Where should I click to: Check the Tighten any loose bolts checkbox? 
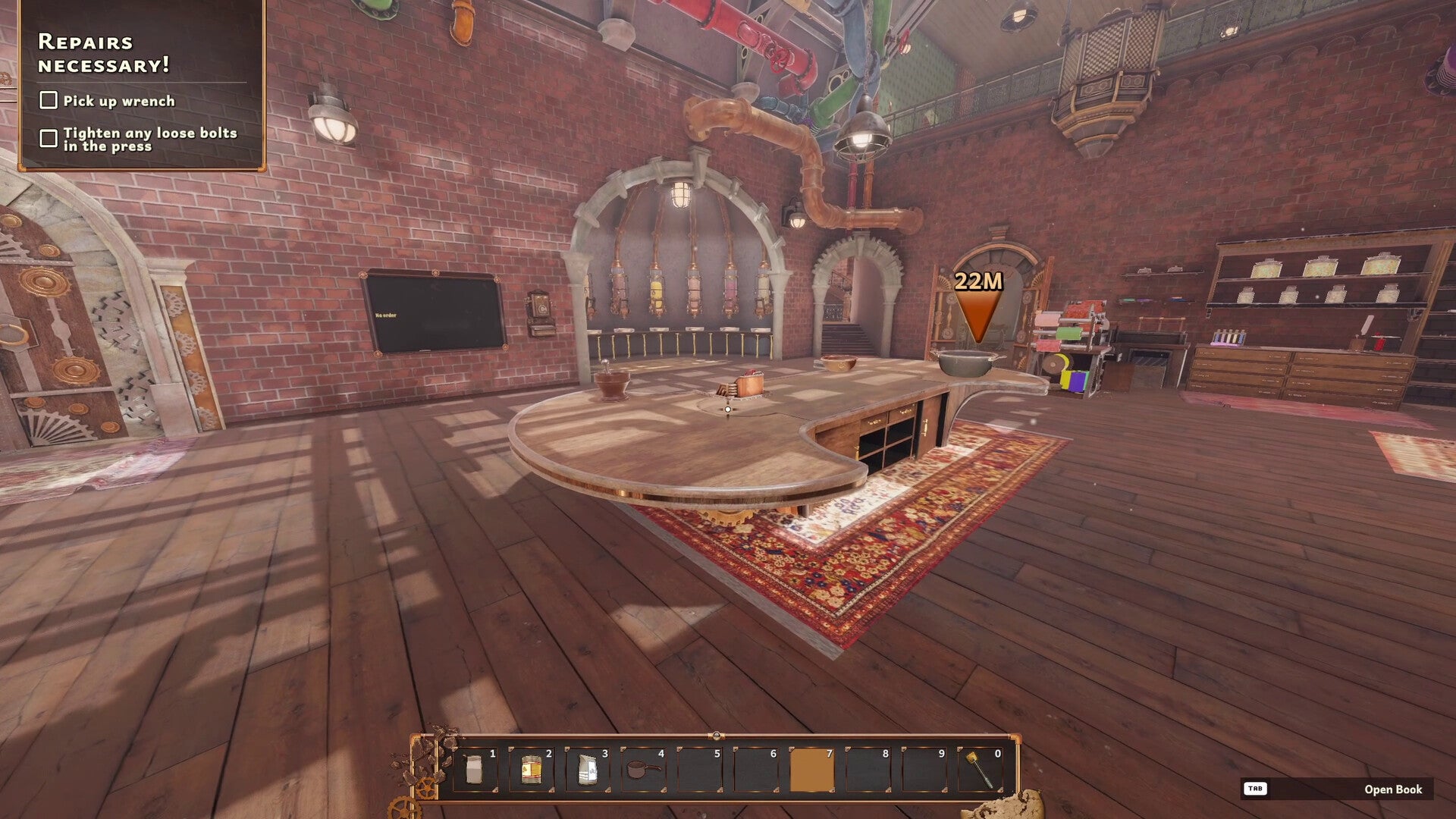coord(49,136)
